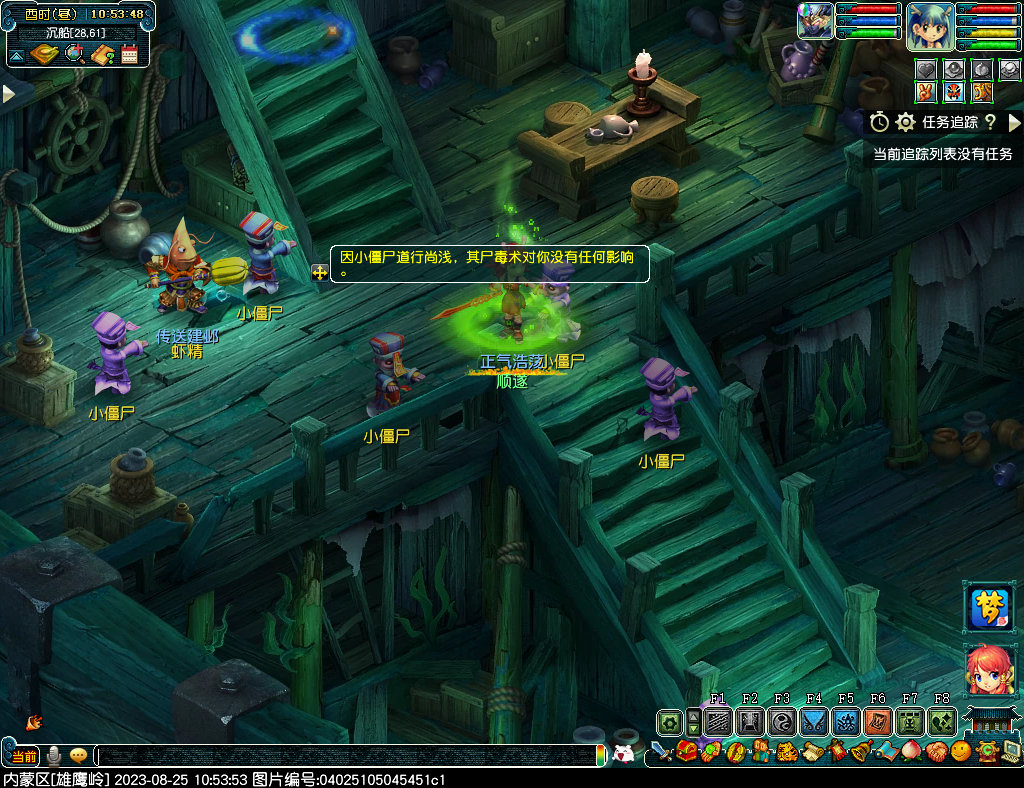
Task: Open the help book with question mark
Action: pyautogui.click(x=102, y=54)
